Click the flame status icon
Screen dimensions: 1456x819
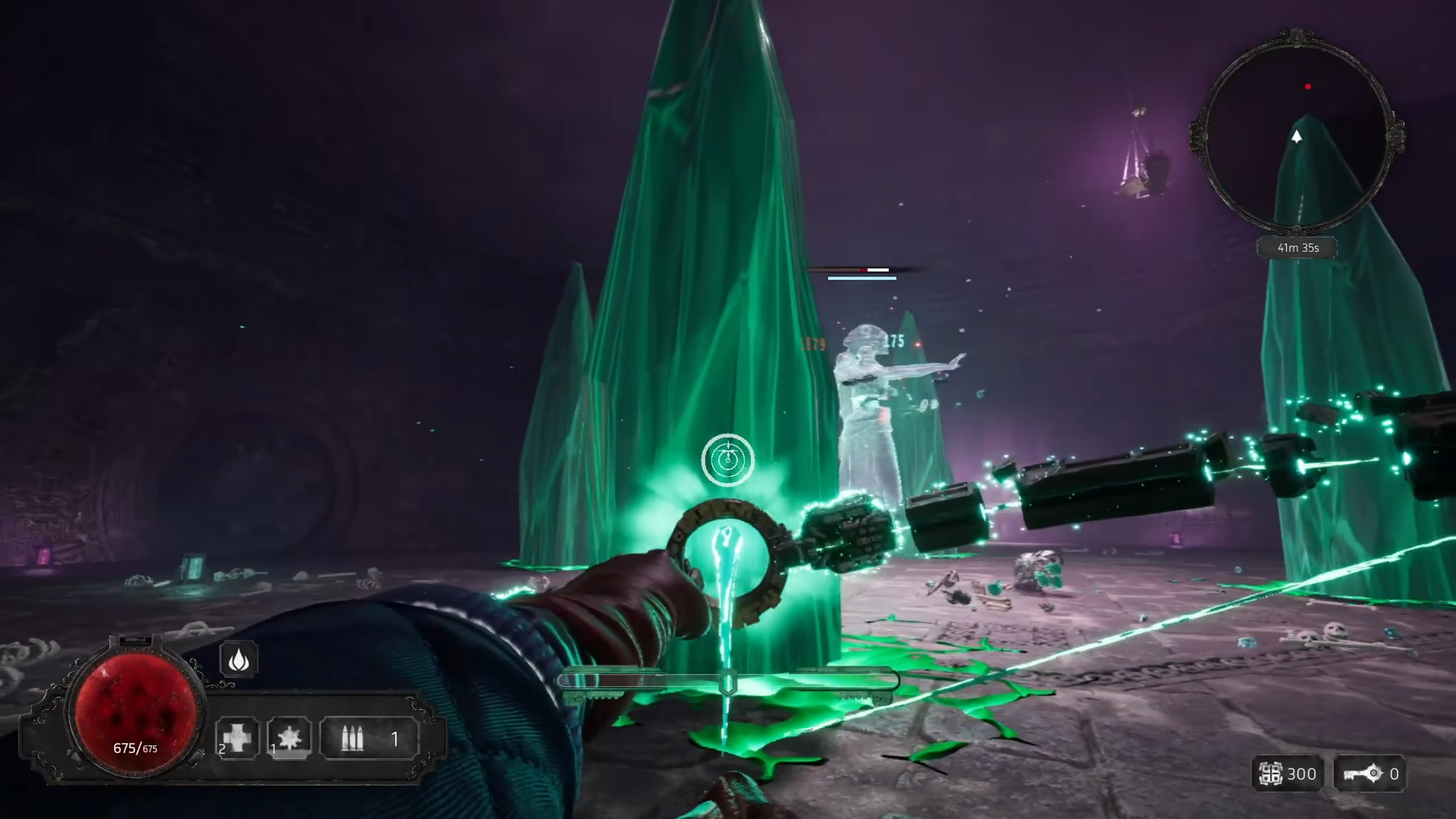click(239, 660)
